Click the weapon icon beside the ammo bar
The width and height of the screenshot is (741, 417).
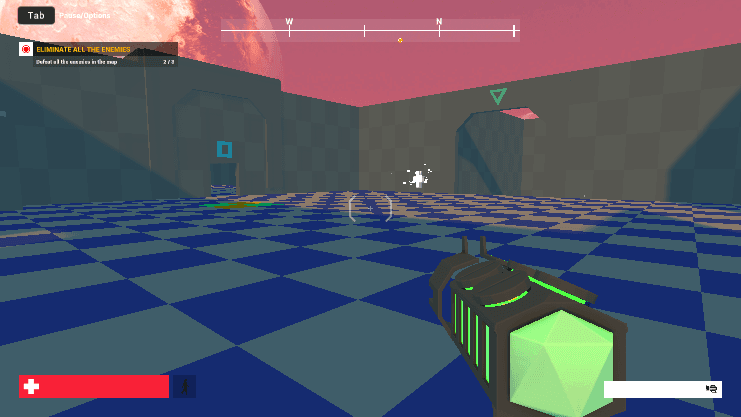click(712, 389)
